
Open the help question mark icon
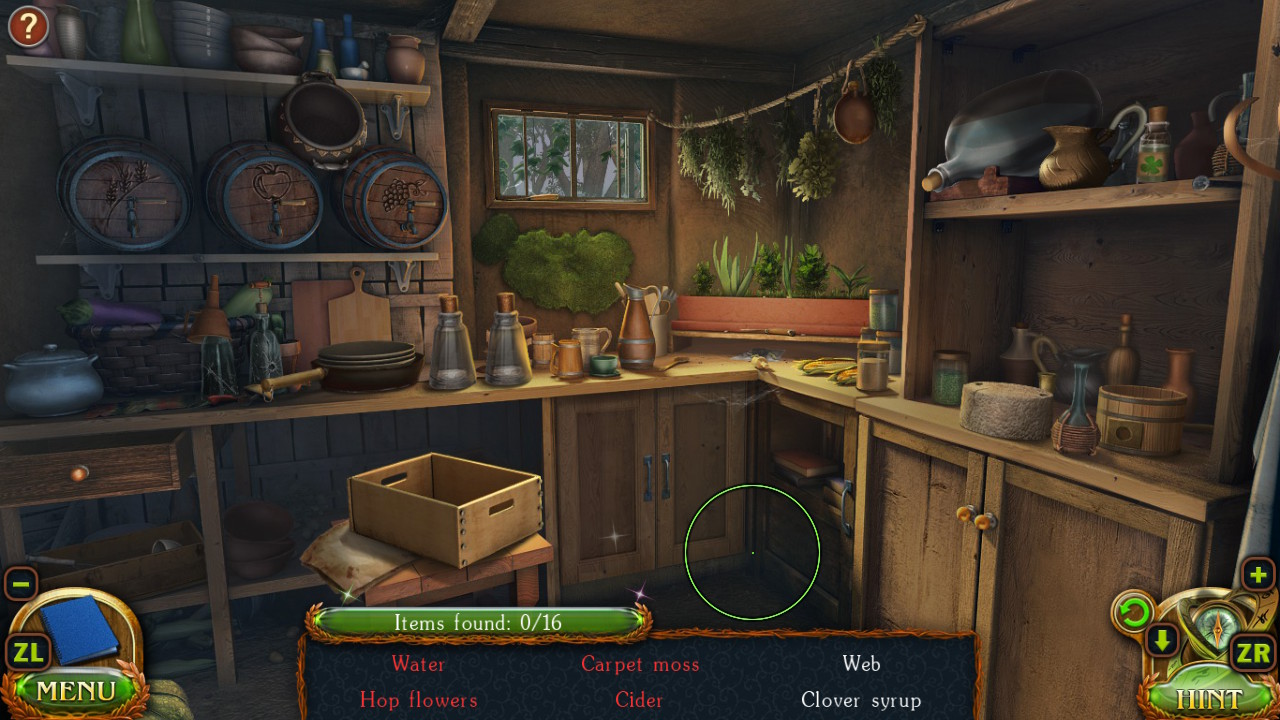(27, 26)
